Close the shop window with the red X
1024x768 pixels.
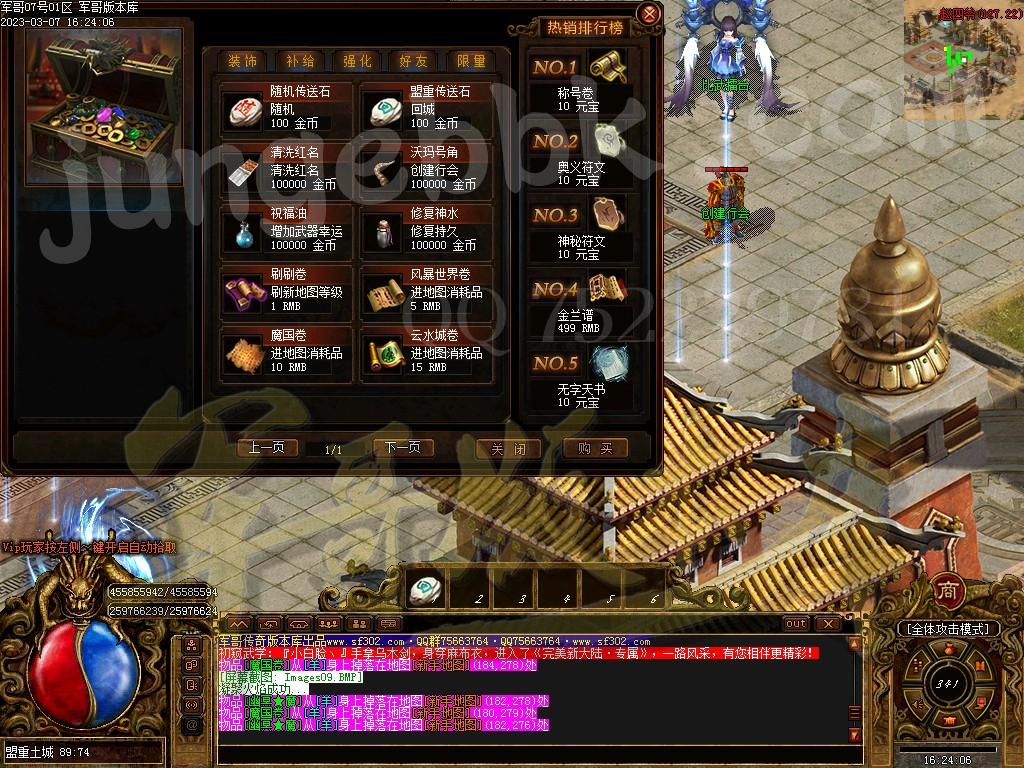(649, 14)
